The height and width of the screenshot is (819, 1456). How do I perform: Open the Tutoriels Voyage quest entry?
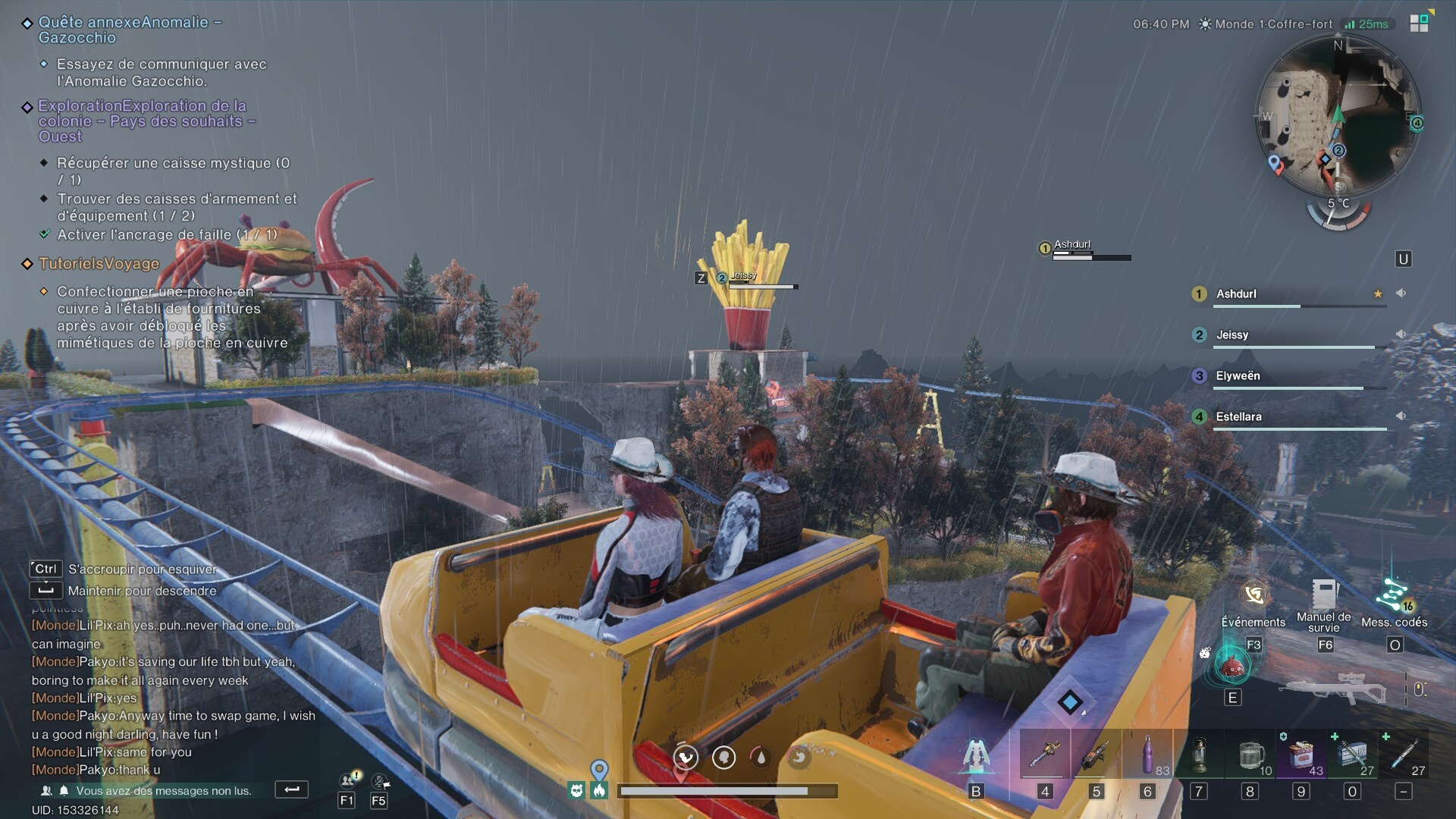pyautogui.click(x=99, y=264)
